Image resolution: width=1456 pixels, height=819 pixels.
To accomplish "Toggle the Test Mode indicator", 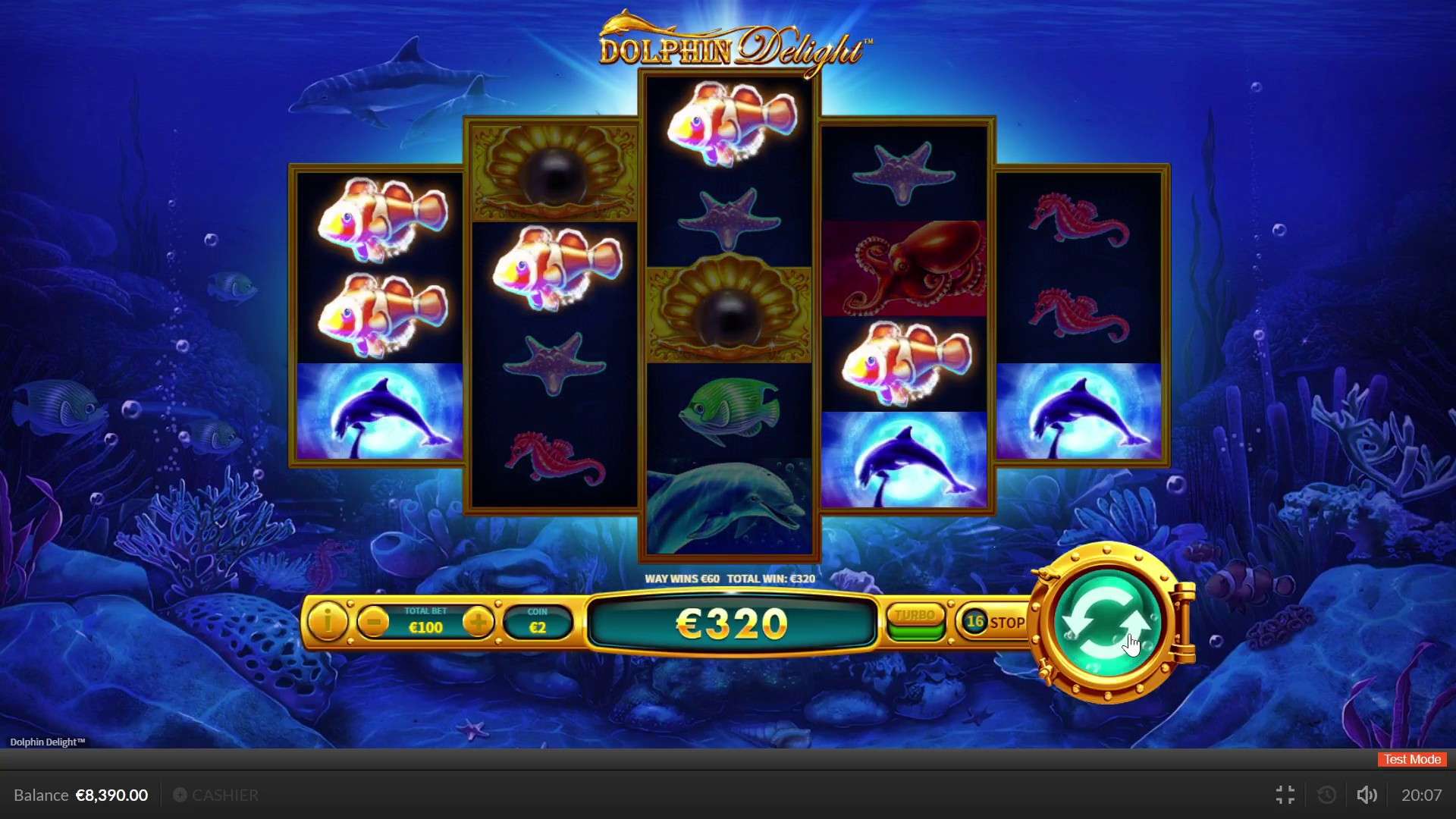I will [x=1410, y=759].
